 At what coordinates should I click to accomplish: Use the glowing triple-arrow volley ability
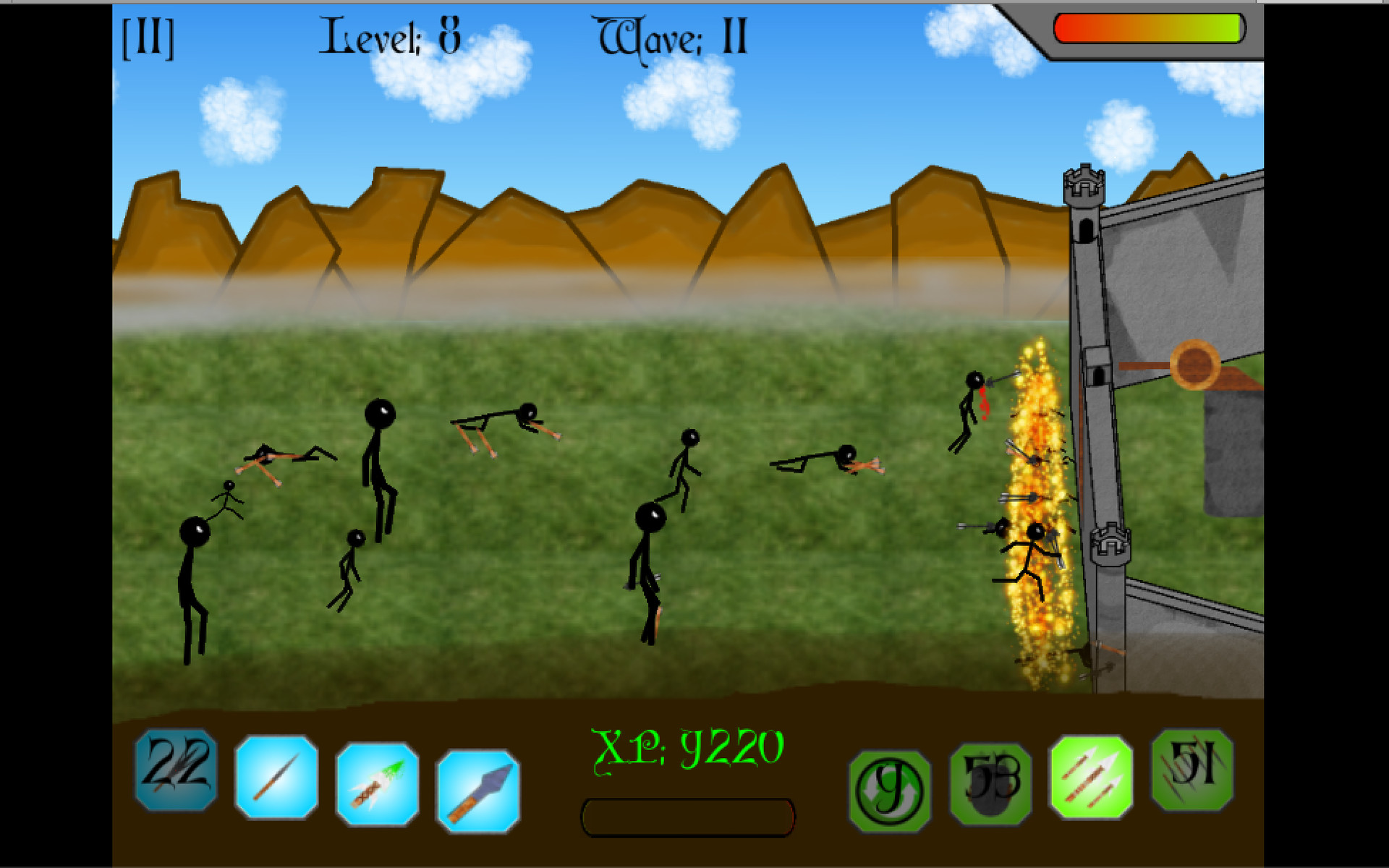pos(1092,777)
